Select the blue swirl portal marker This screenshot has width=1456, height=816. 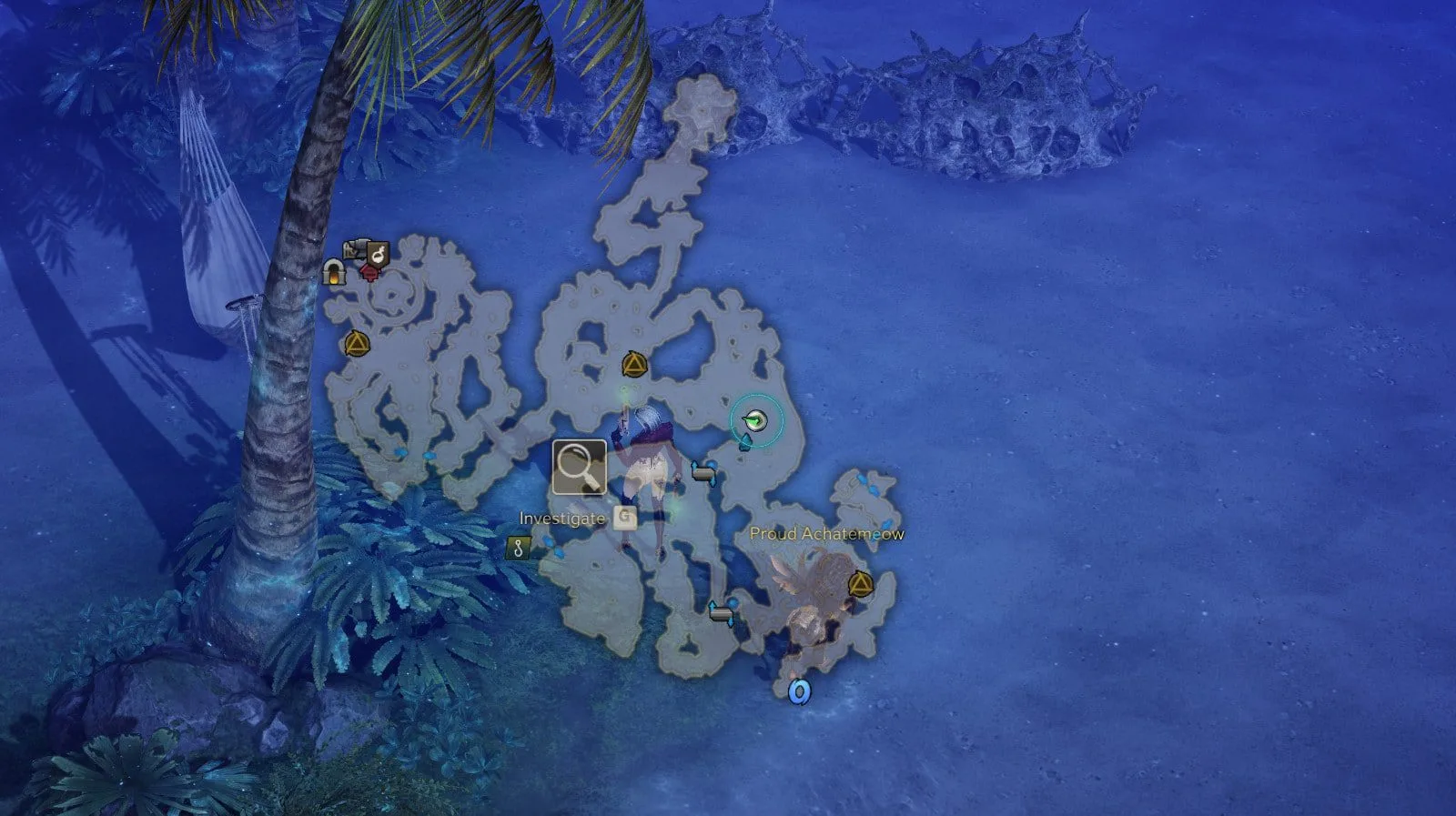coord(799,692)
